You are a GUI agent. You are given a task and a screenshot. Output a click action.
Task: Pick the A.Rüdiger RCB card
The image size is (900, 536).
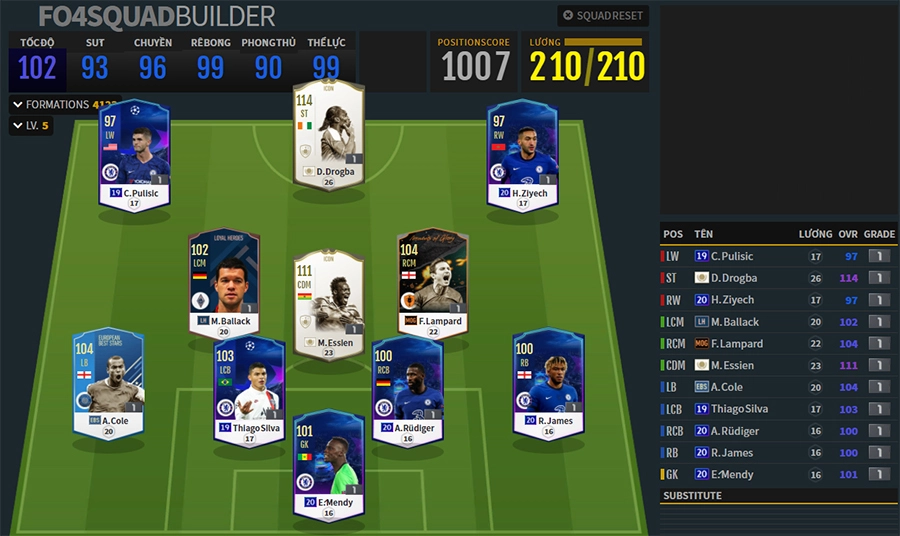tap(407, 390)
